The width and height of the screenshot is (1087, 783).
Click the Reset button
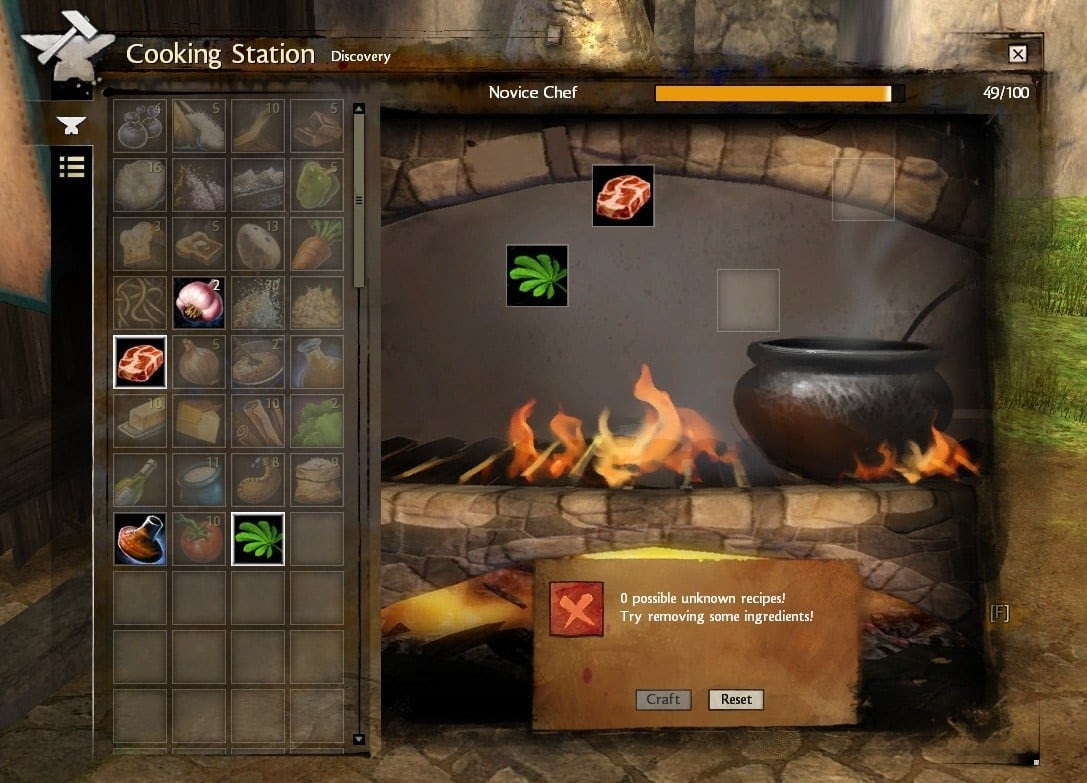(736, 699)
